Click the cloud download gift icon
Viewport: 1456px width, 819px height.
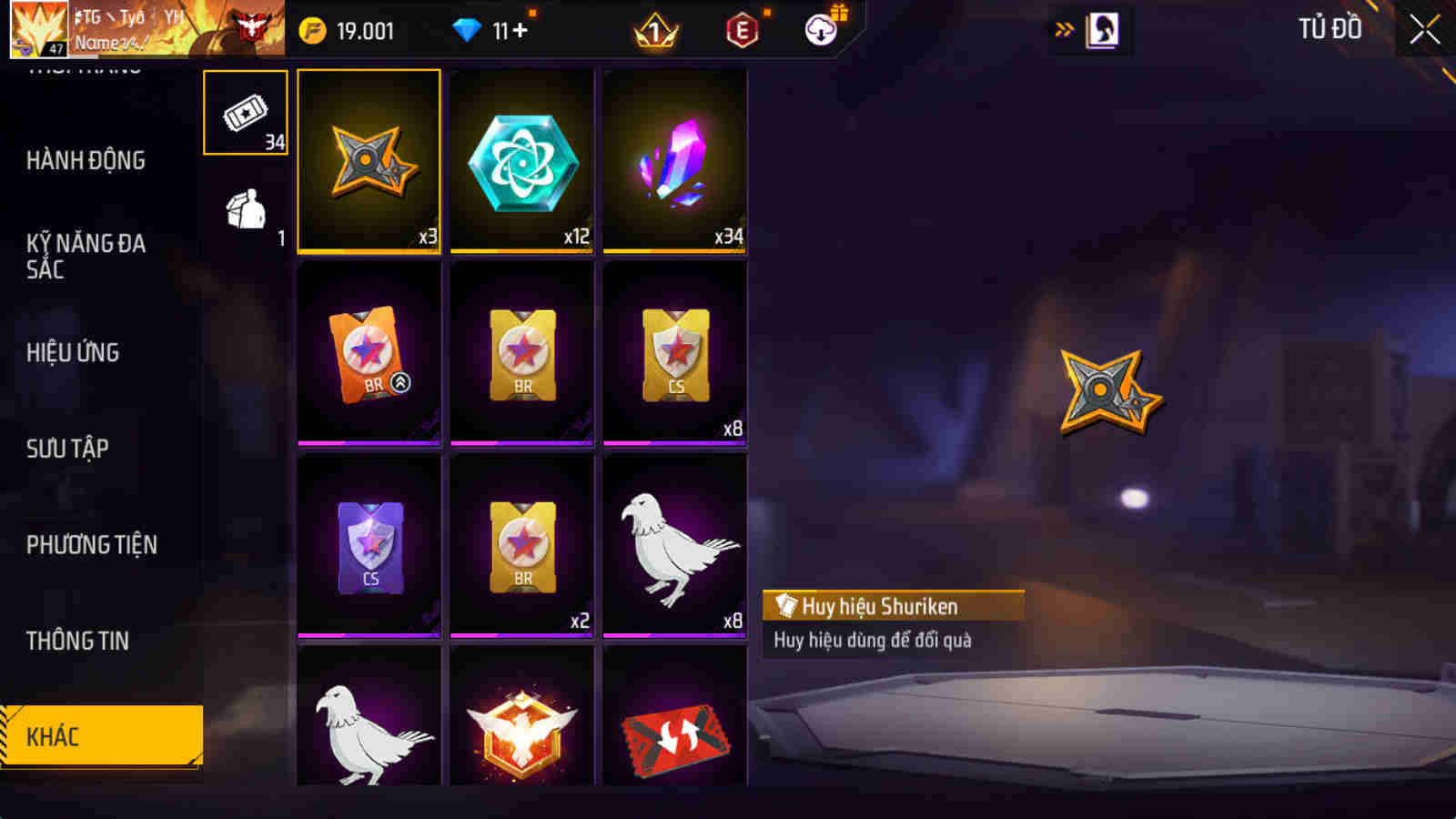[x=818, y=29]
